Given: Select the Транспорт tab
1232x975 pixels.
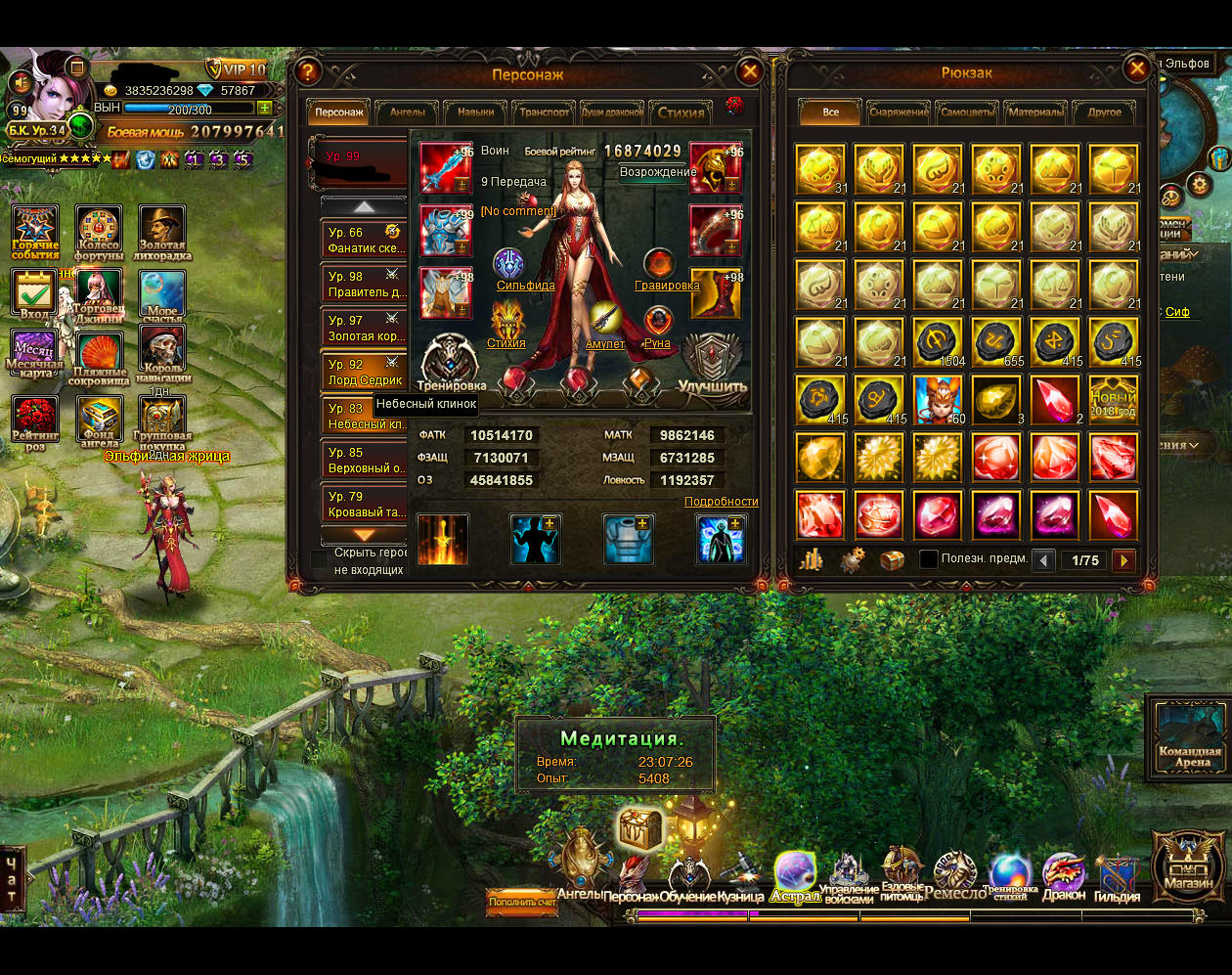Looking at the screenshot, I should click(x=544, y=112).
